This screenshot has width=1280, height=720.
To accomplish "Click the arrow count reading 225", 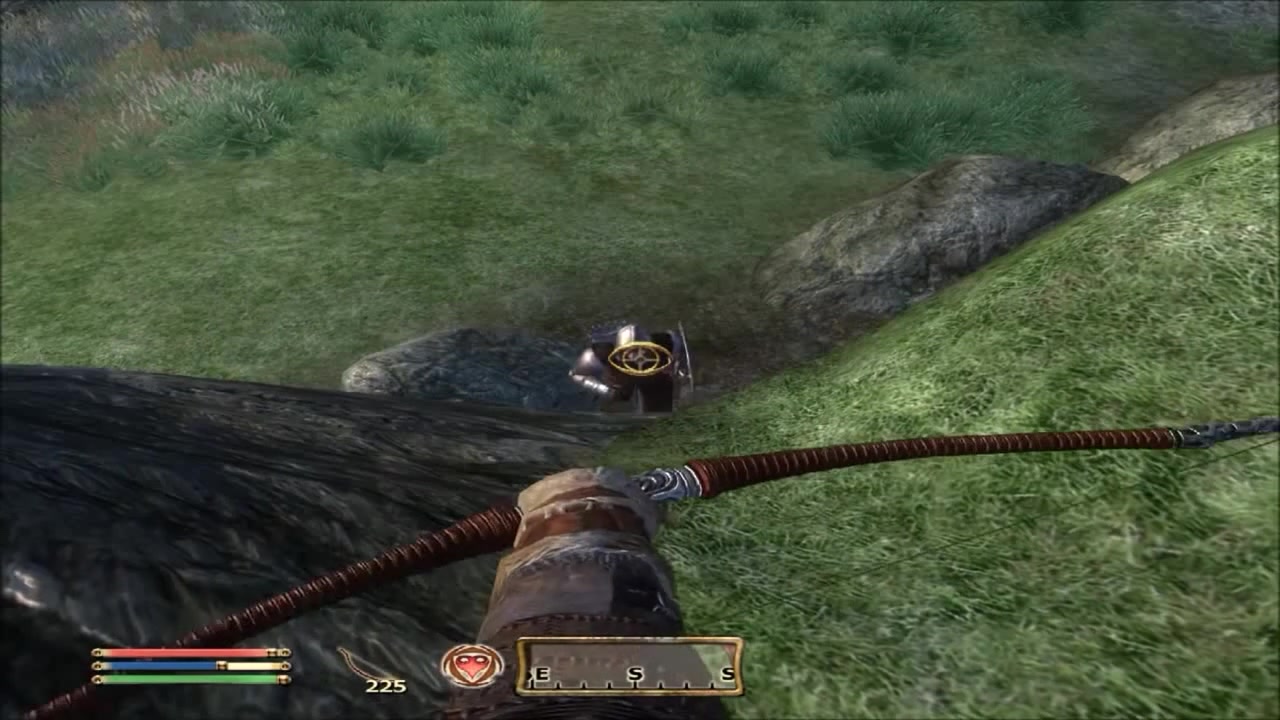I will point(386,685).
